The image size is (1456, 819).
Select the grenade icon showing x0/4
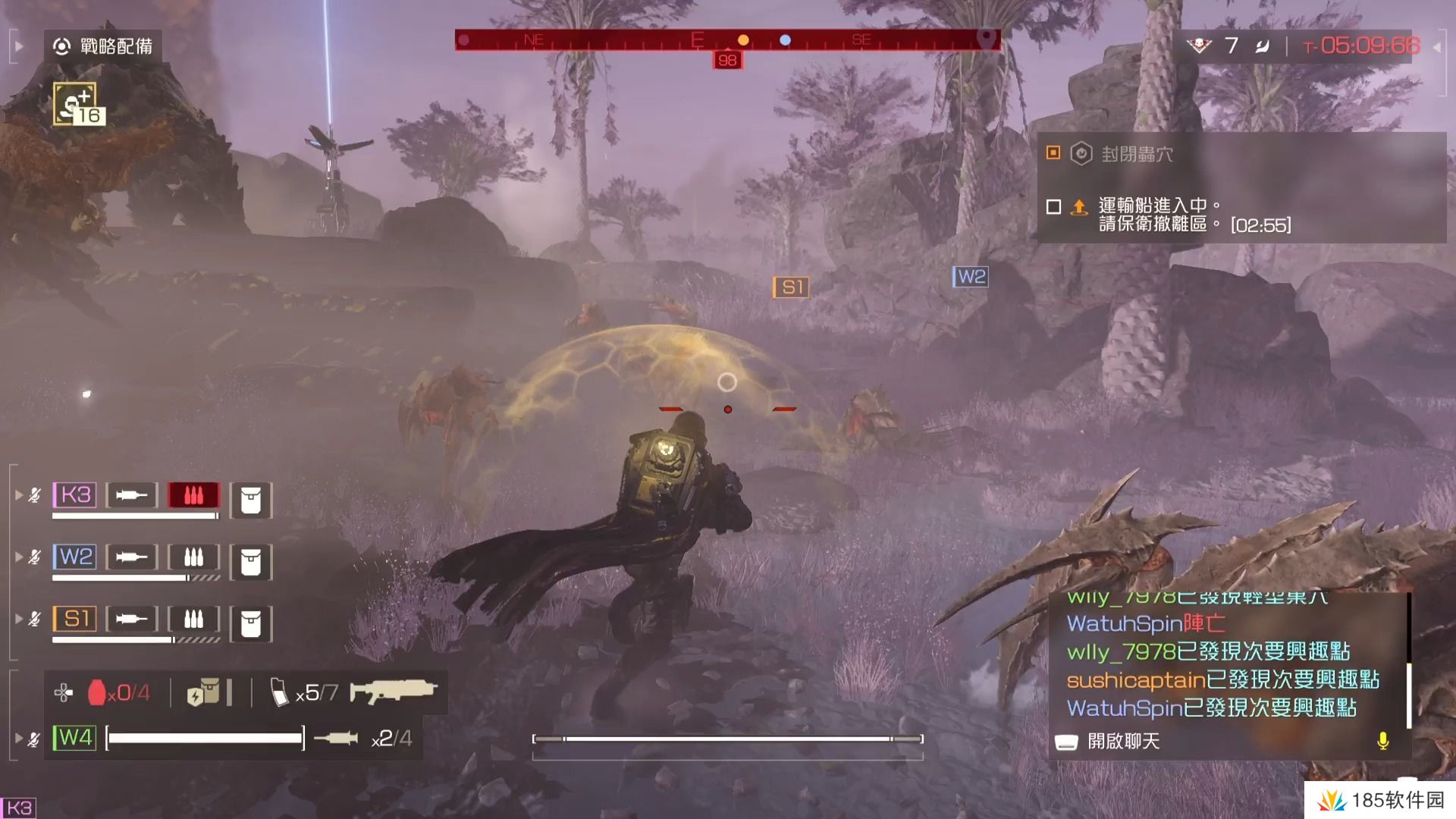[114, 692]
